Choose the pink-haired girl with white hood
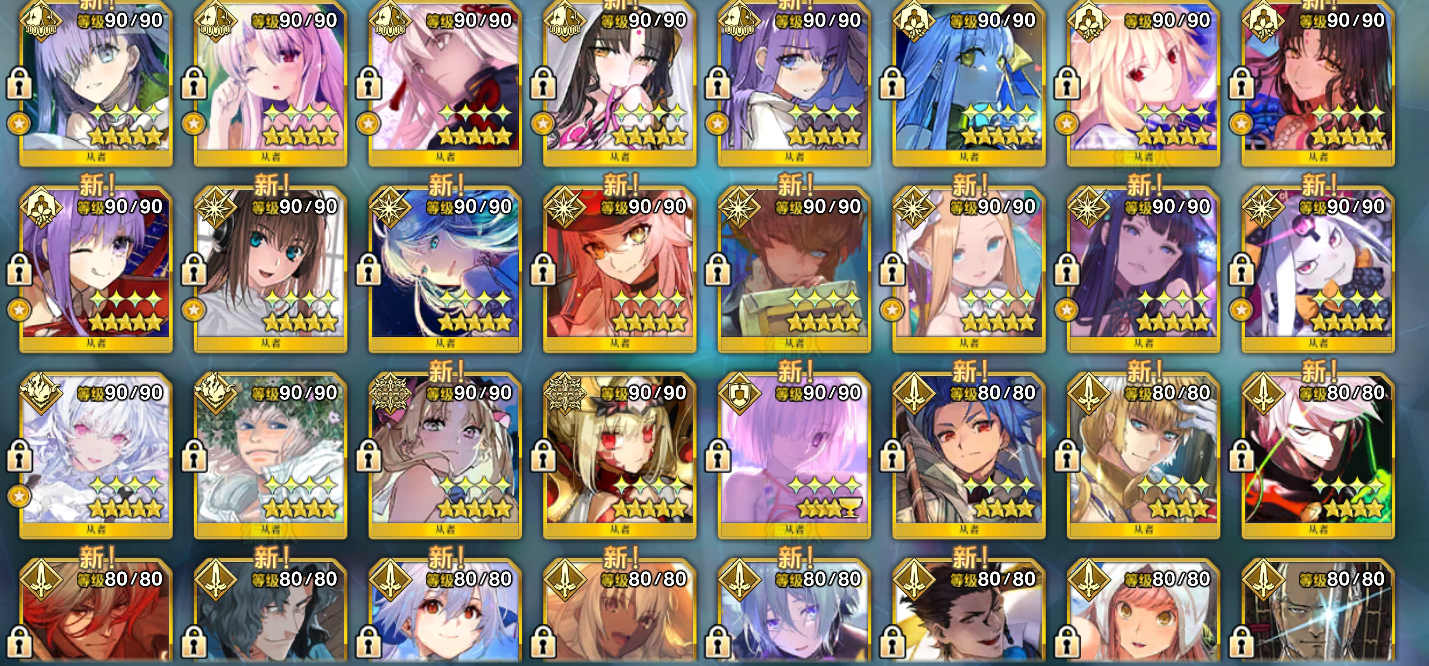1429x666 pixels. 1143,620
